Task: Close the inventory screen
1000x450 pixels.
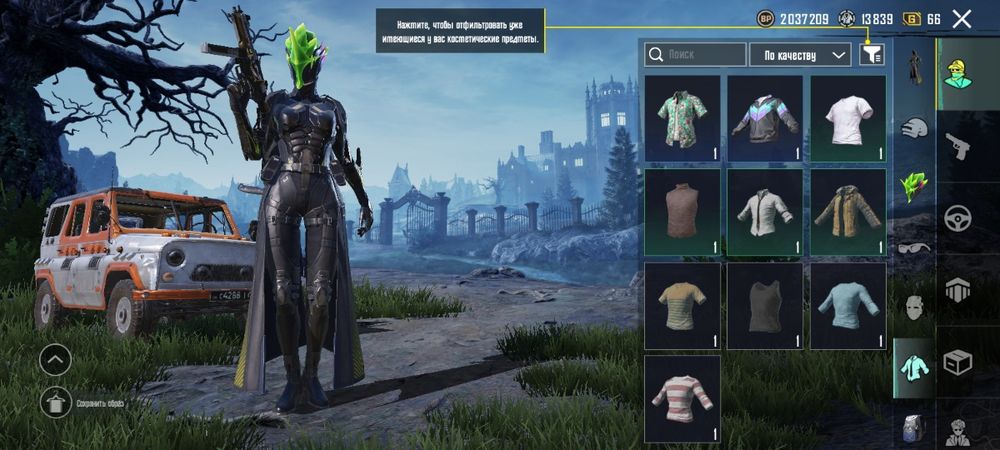Action: [962, 18]
